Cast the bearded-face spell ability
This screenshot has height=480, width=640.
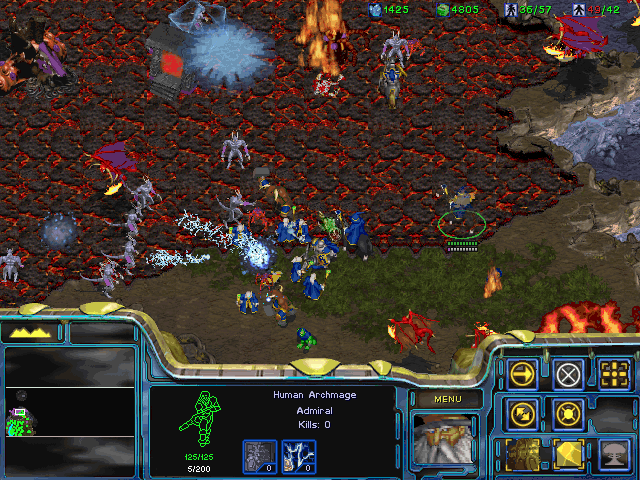(x=523, y=453)
